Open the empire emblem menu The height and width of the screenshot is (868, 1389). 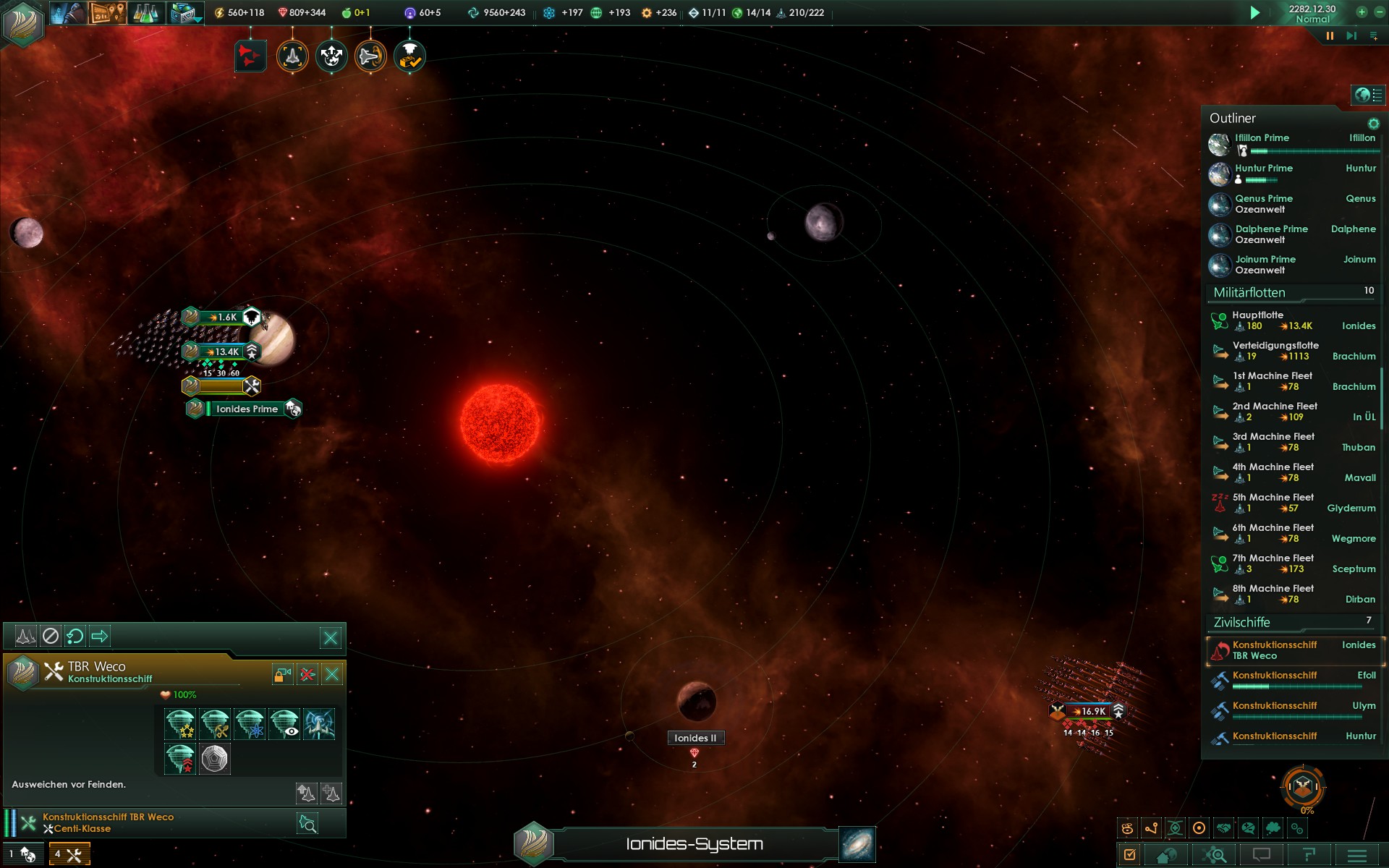(23, 22)
